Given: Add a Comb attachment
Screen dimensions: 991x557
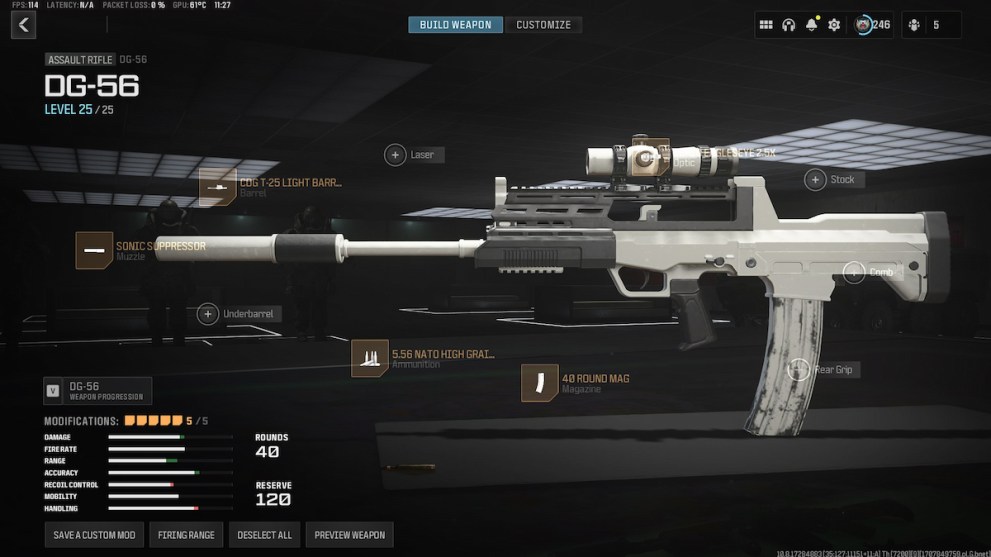Looking at the screenshot, I should tap(854, 272).
